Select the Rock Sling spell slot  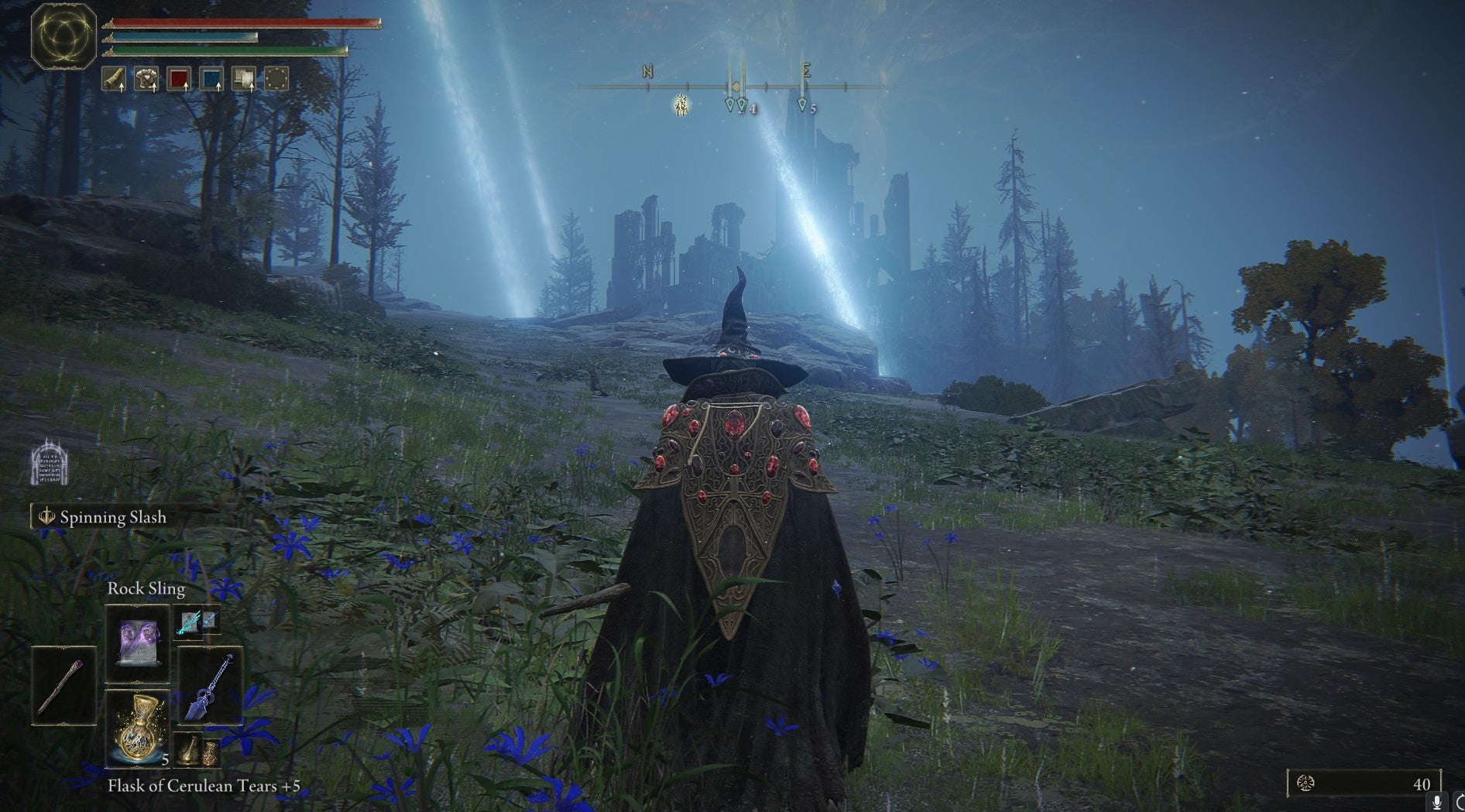click(x=137, y=642)
